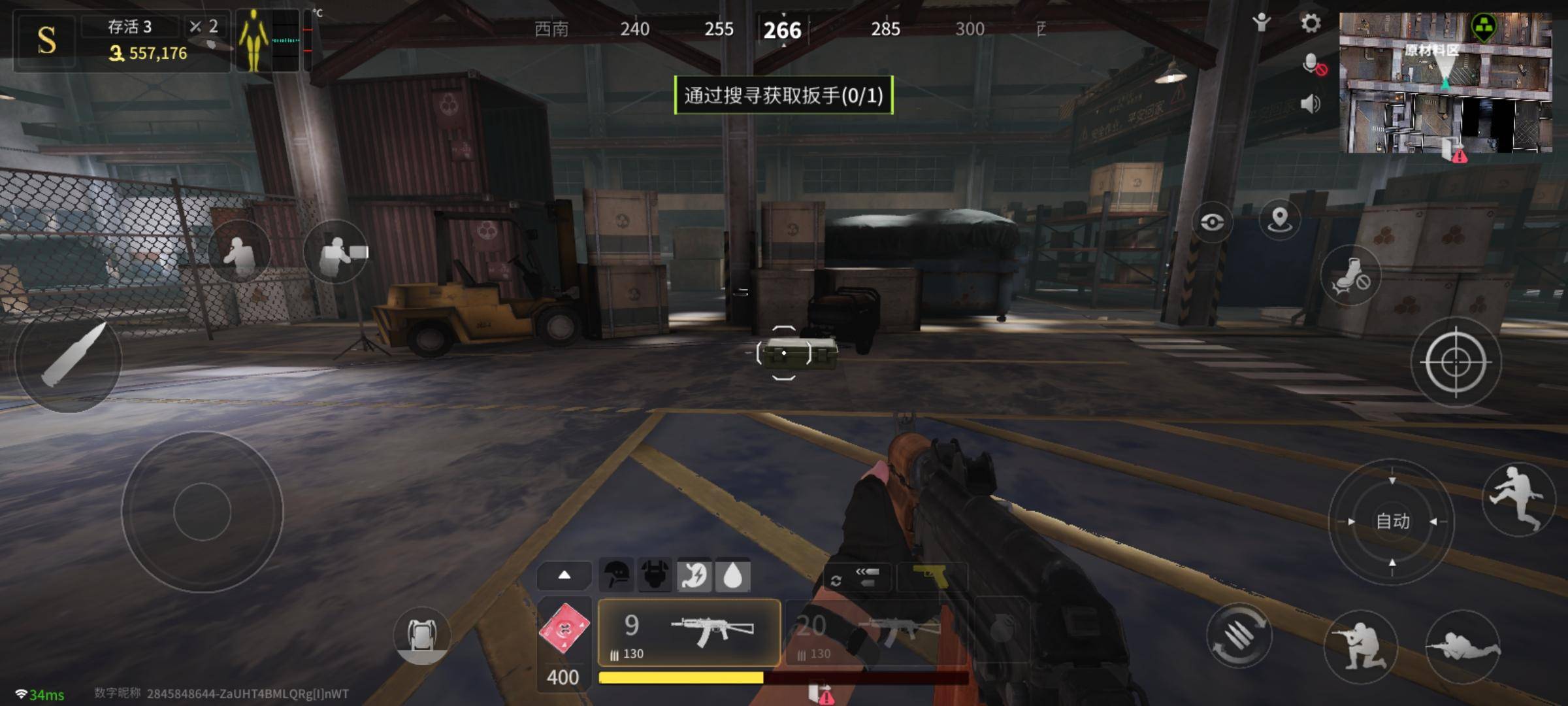
Task: Open the settings gear icon
Action: tap(1311, 24)
